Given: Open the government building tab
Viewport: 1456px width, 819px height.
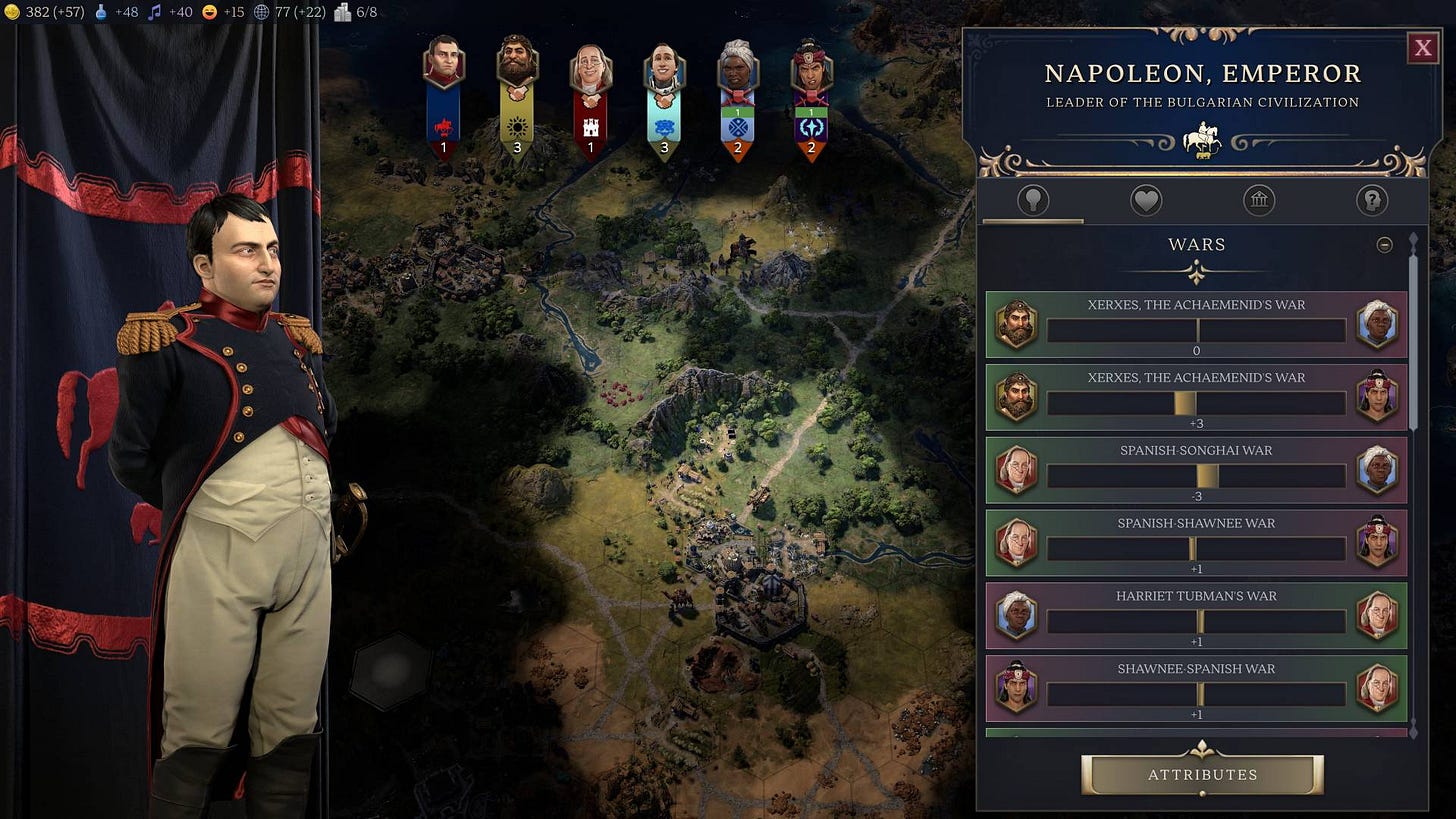Looking at the screenshot, I should [1258, 199].
